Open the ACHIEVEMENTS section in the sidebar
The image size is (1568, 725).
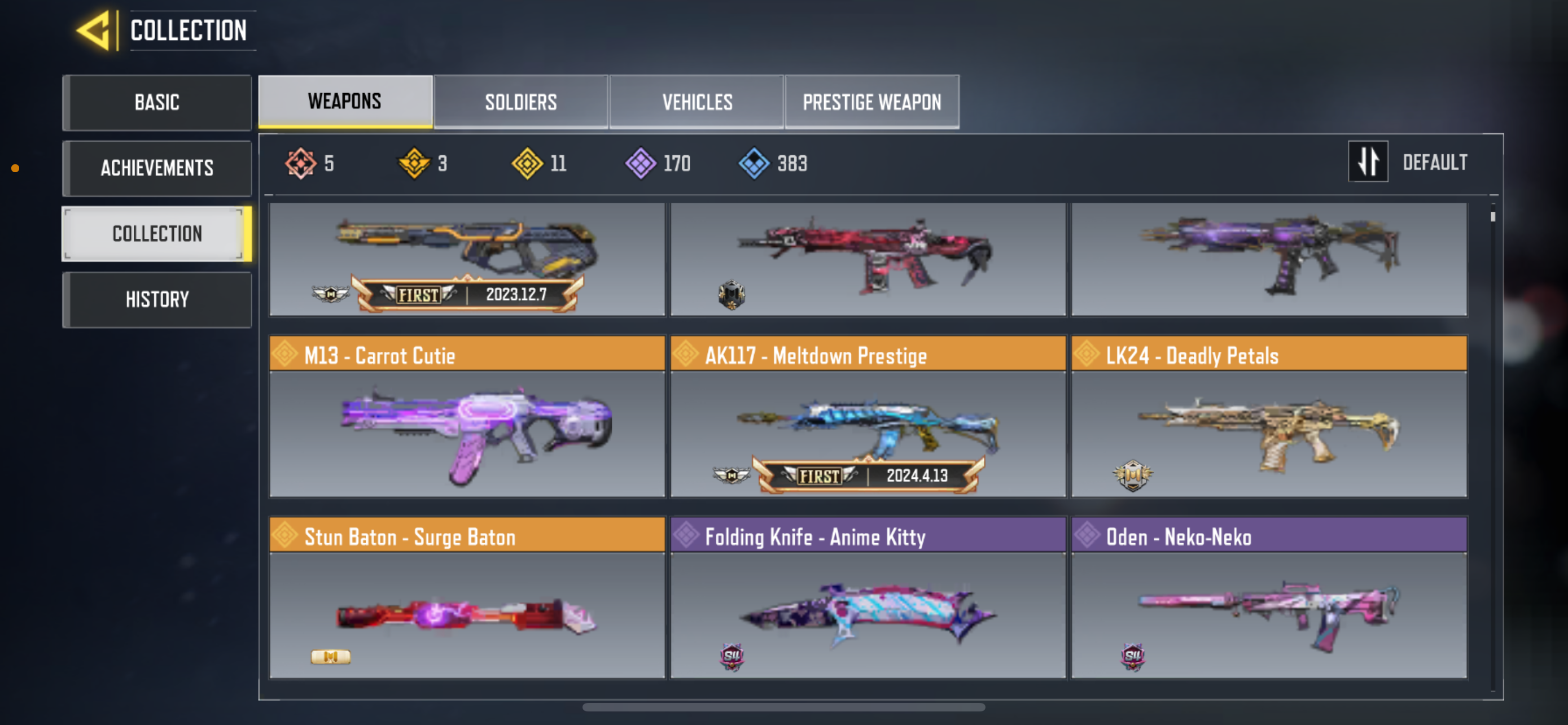157,168
